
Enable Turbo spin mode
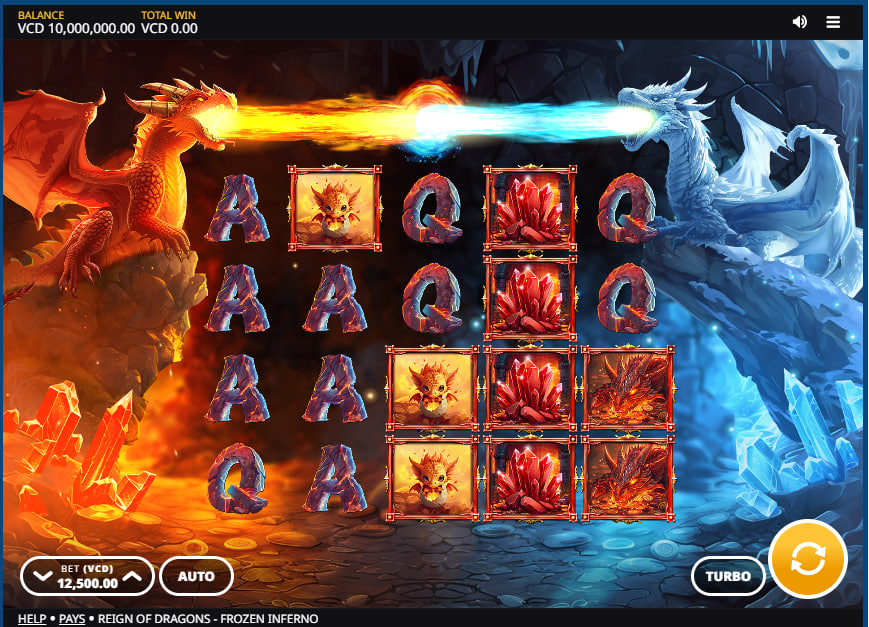pyautogui.click(x=728, y=576)
